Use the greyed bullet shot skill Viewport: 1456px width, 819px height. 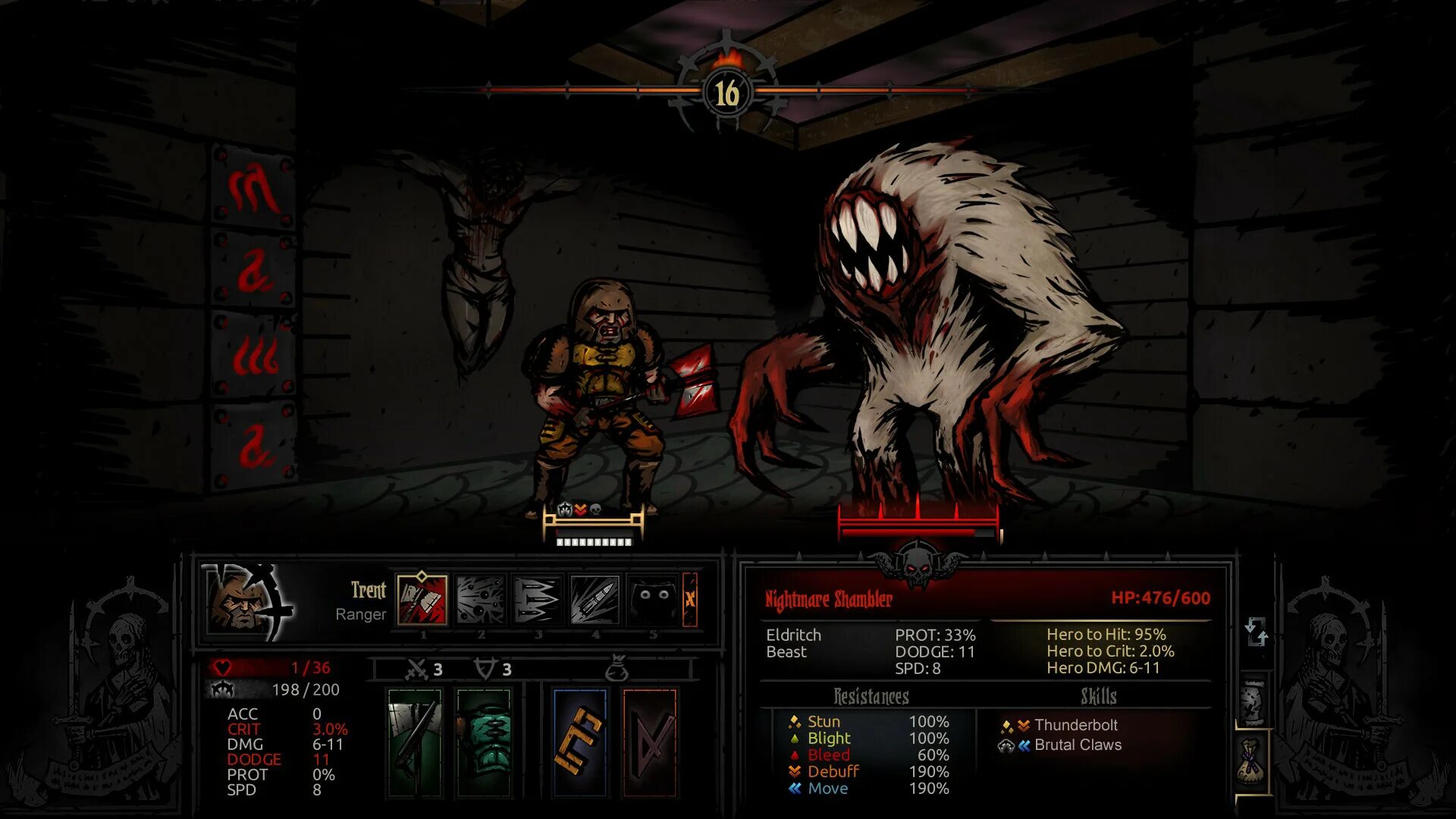point(595,600)
